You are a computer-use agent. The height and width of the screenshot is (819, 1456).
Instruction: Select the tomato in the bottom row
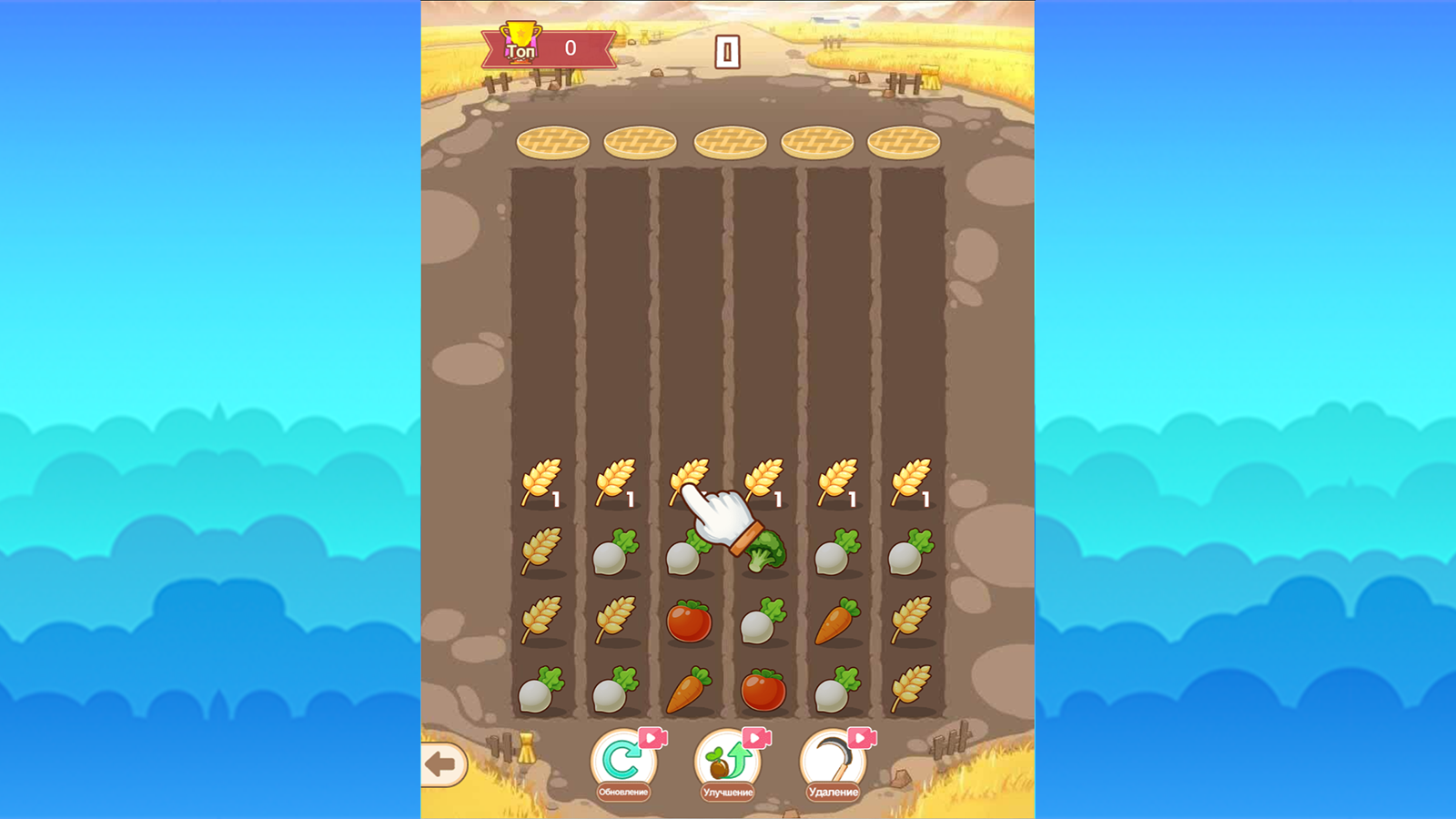[x=761, y=690]
